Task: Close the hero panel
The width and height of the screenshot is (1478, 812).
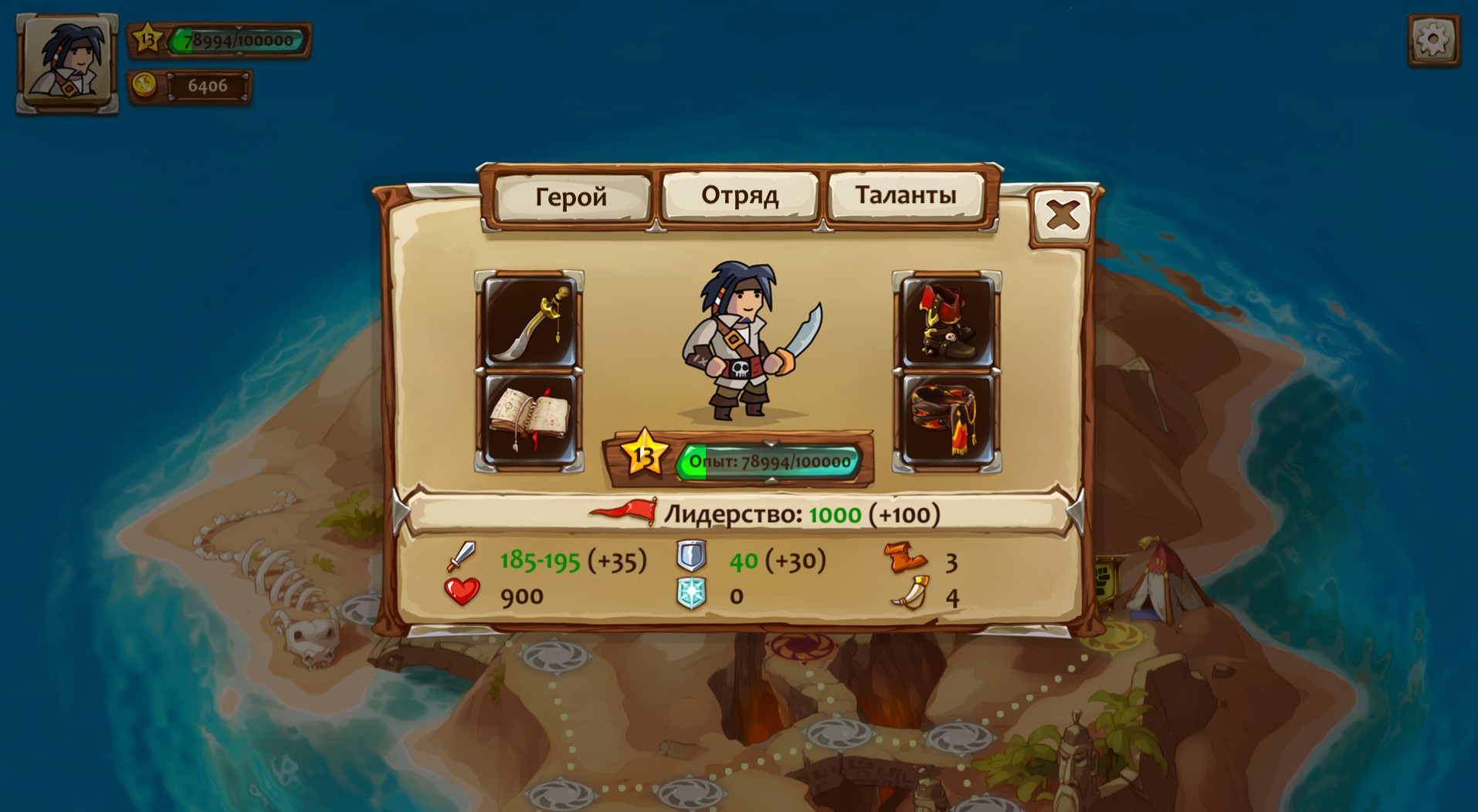Action: coord(1062,215)
